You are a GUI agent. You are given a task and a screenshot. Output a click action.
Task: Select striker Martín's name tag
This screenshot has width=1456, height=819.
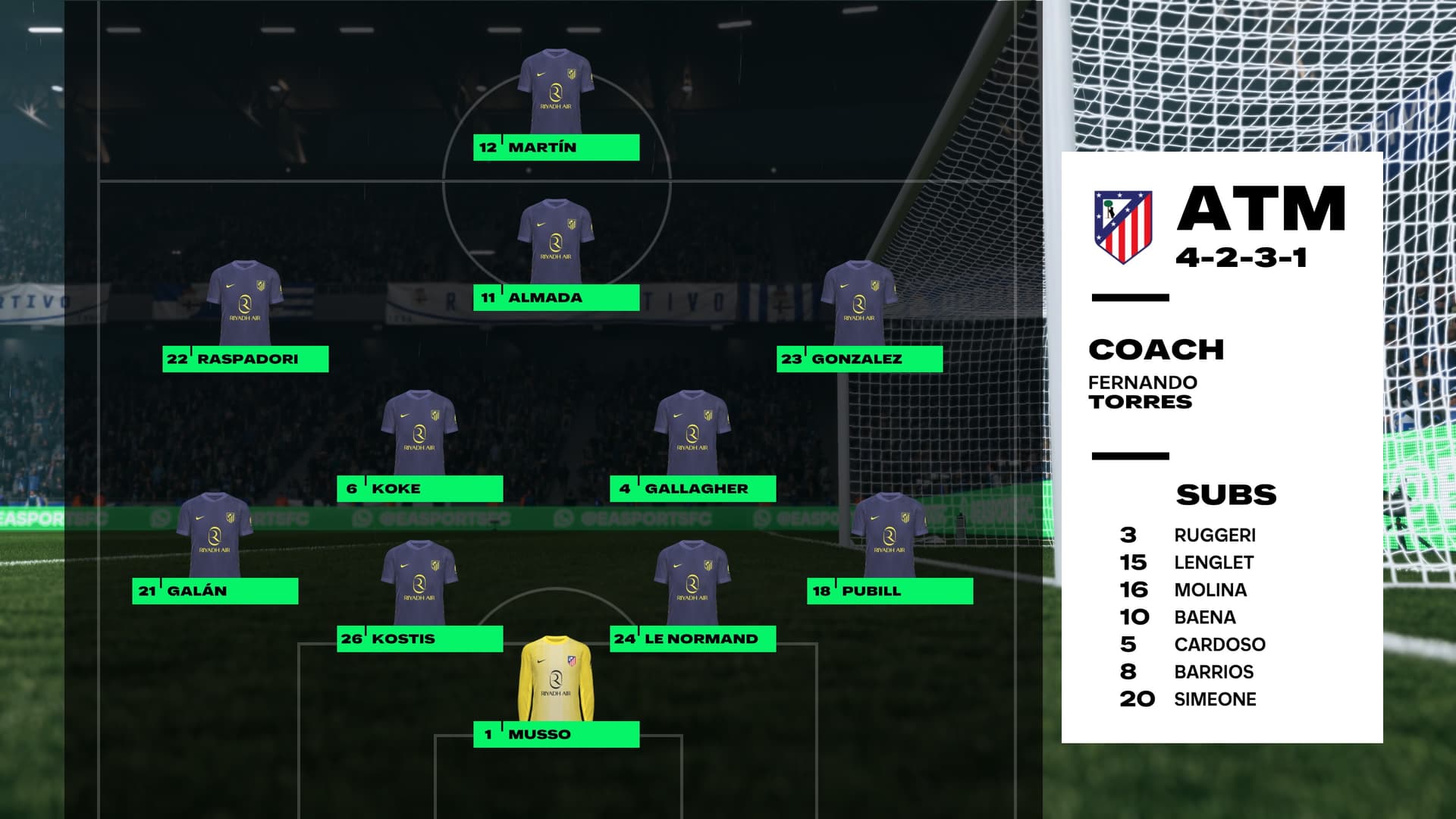pos(556,147)
